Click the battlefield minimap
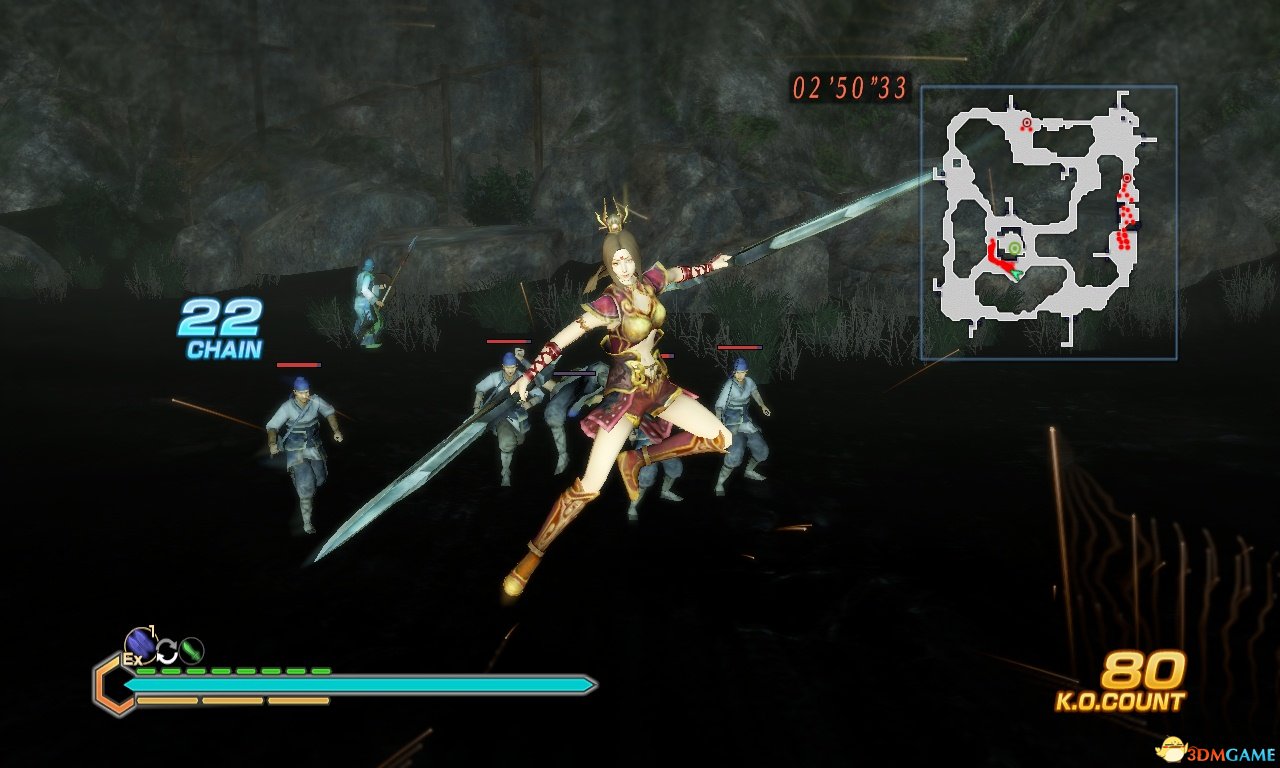The width and height of the screenshot is (1280, 768). [x=1048, y=222]
